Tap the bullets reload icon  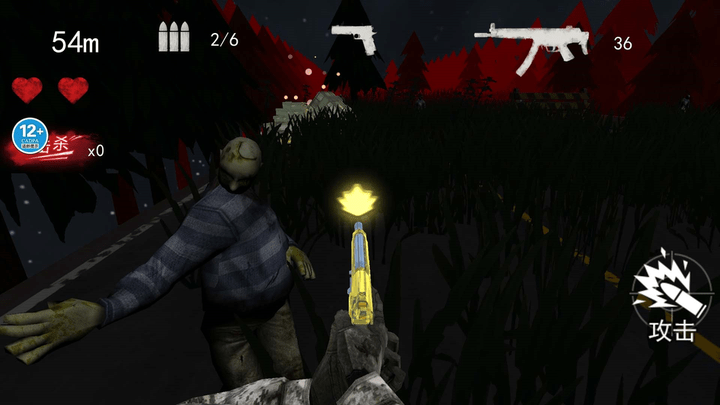click(x=173, y=38)
